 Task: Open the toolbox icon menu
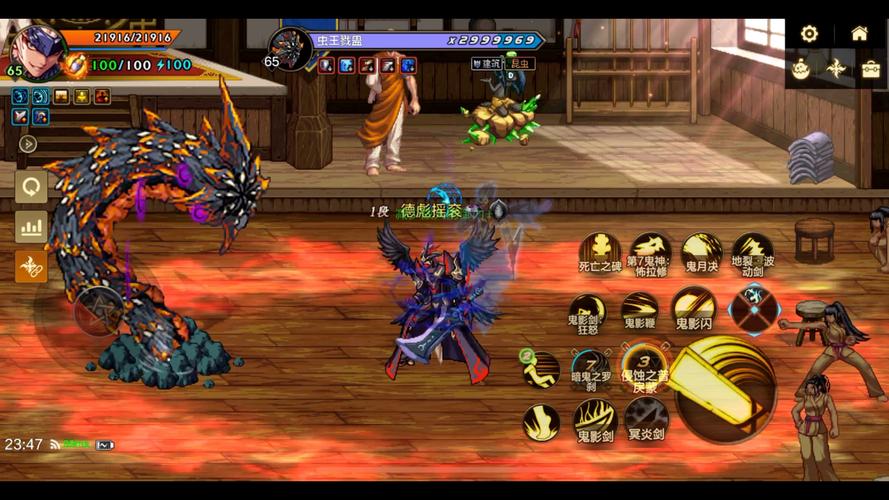tap(871, 69)
